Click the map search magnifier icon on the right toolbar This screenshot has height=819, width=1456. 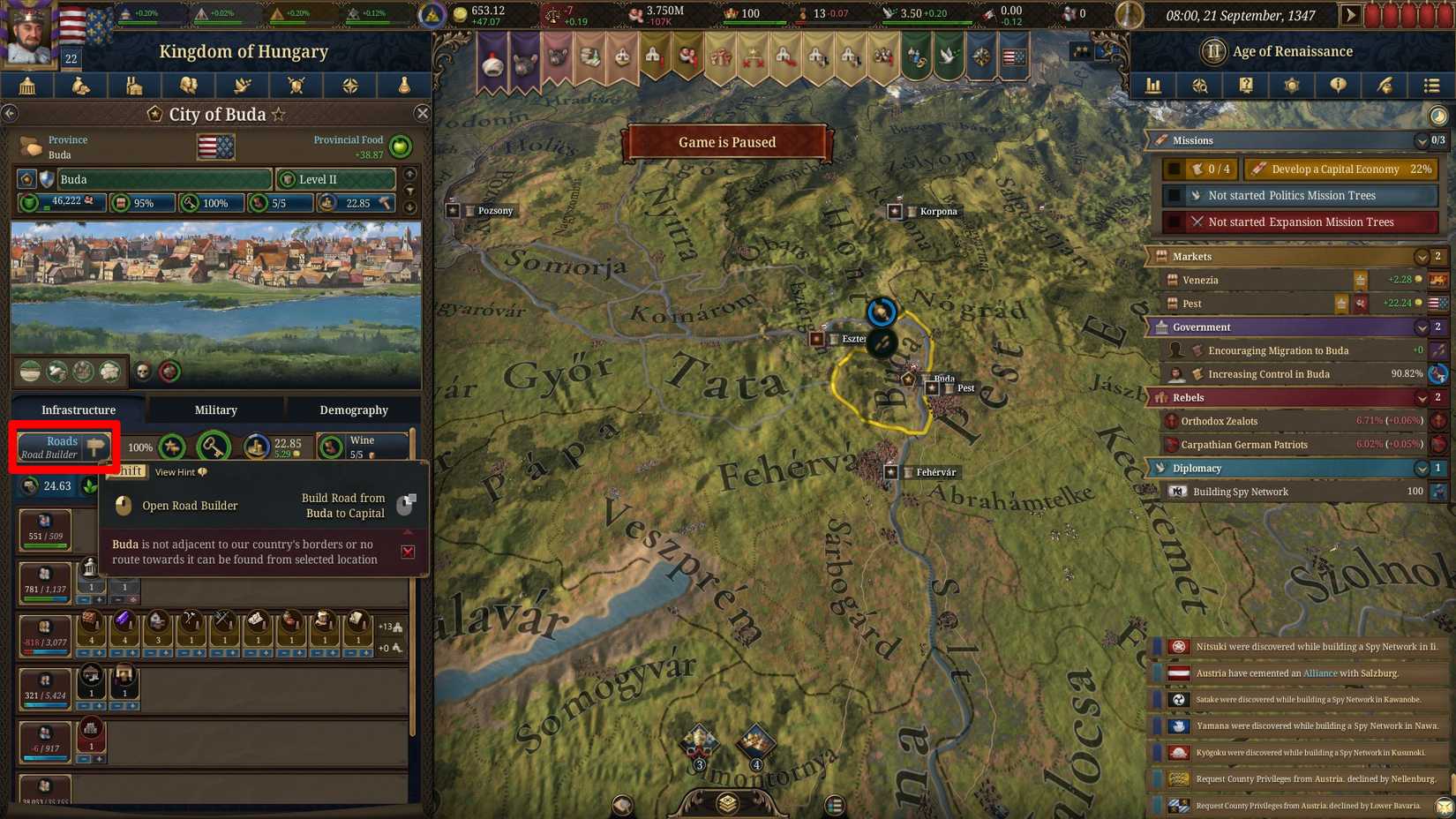pos(1200,86)
